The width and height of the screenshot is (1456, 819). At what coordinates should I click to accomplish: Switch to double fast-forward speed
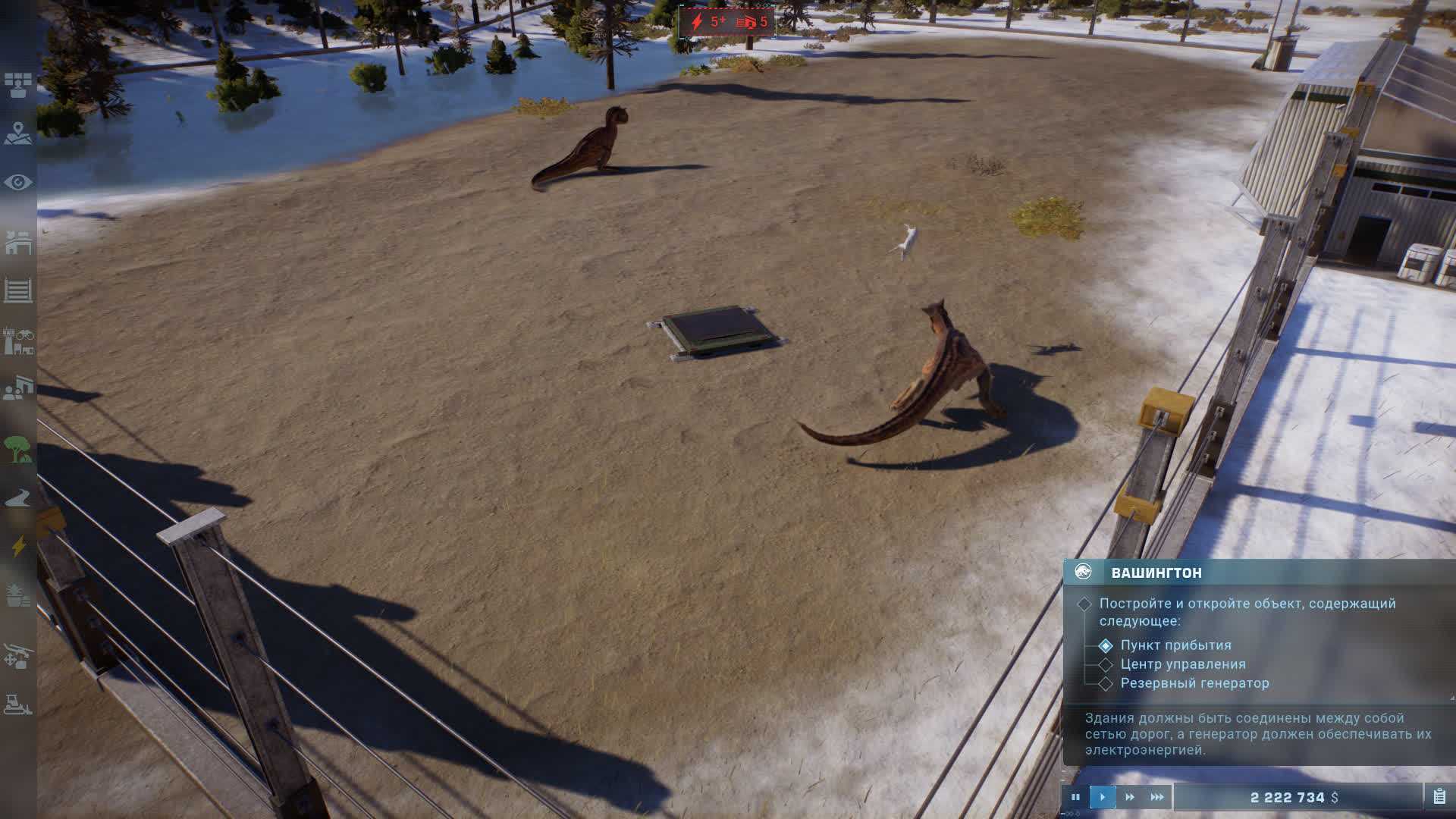click(1130, 797)
